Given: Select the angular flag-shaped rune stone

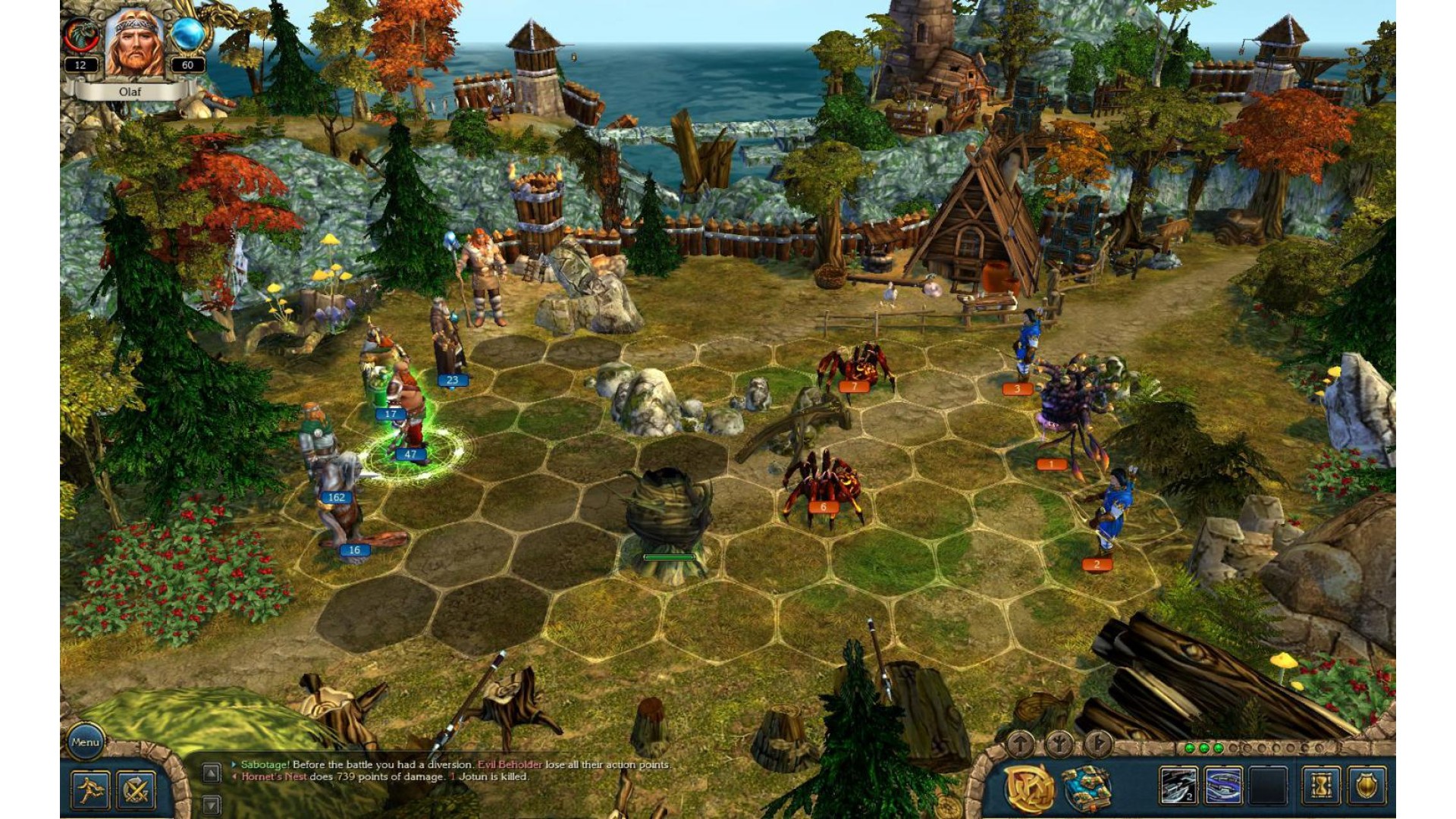Looking at the screenshot, I should coord(1097,744).
